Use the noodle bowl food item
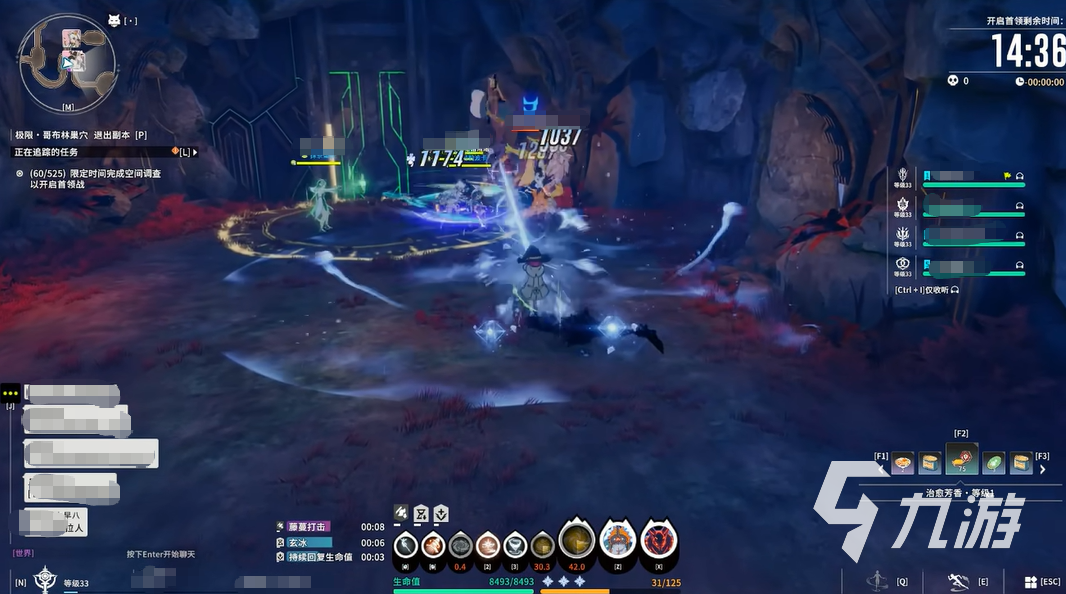This screenshot has height=594, width=1066. pyautogui.click(x=903, y=463)
